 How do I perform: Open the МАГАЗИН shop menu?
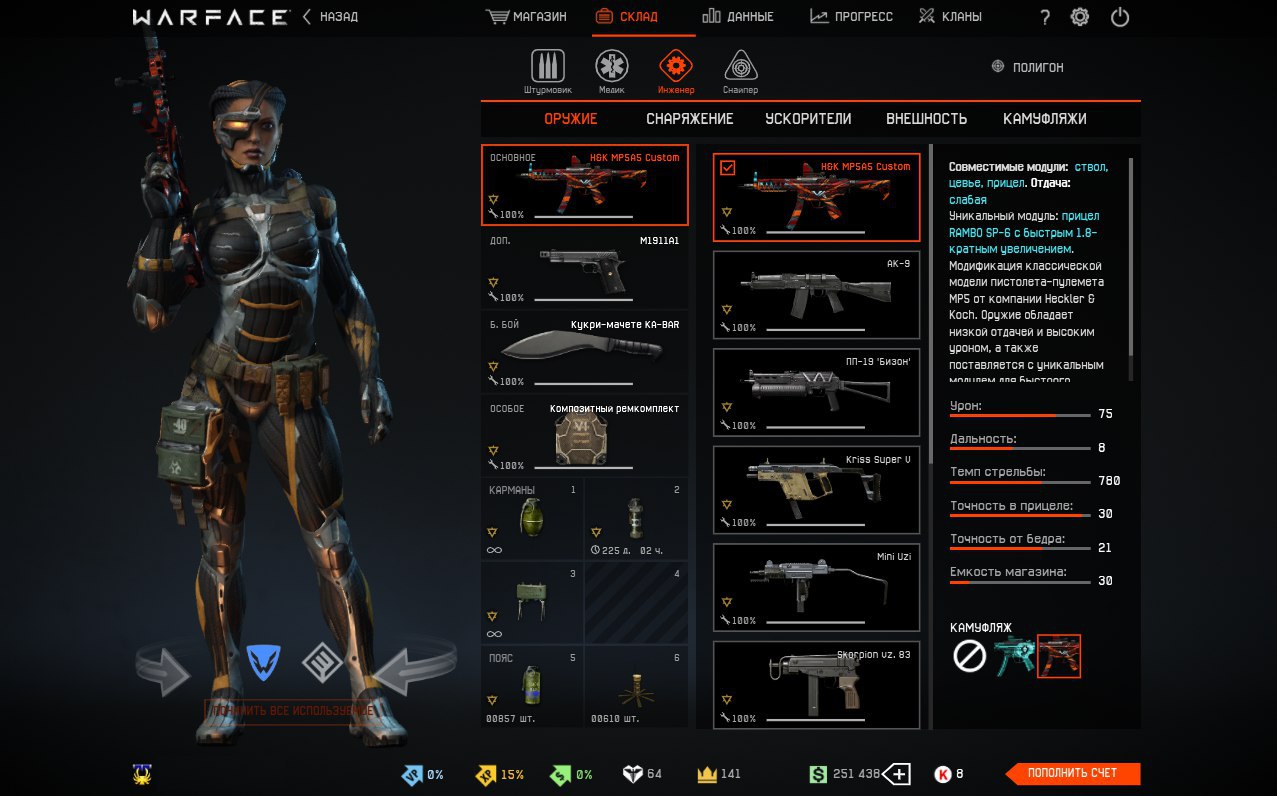(526, 17)
